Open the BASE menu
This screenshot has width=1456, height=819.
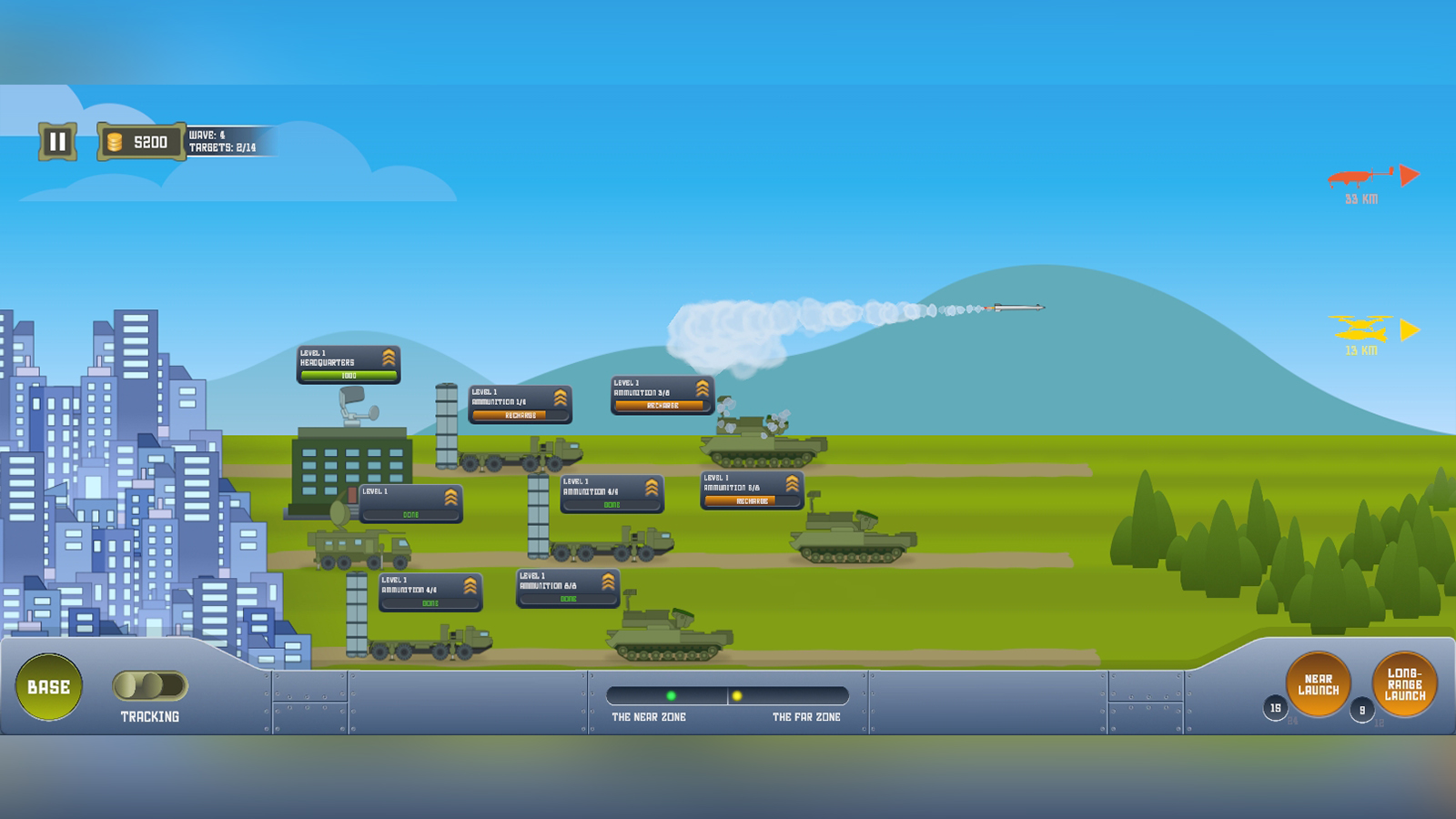pyautogui.click(x=47, y=687)
